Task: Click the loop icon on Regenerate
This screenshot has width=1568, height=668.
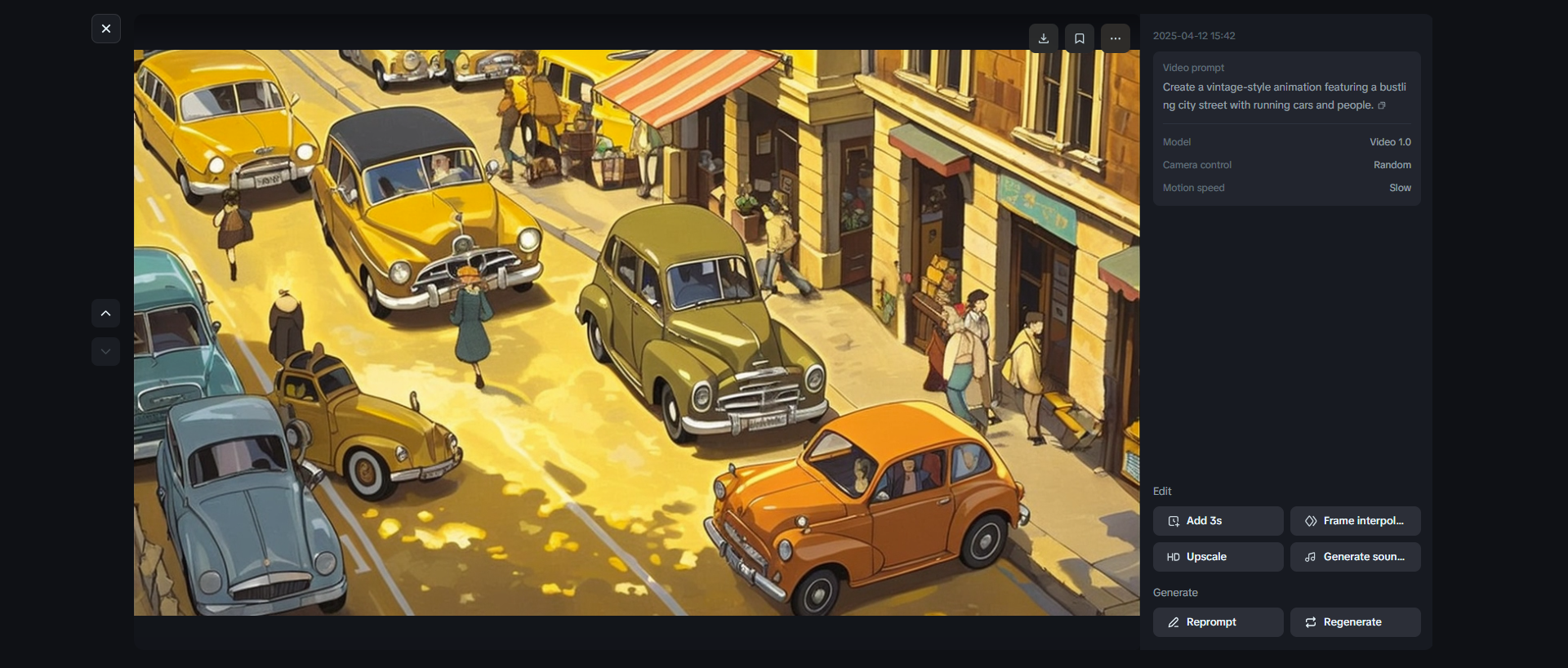Action: tap(1311, 621)
